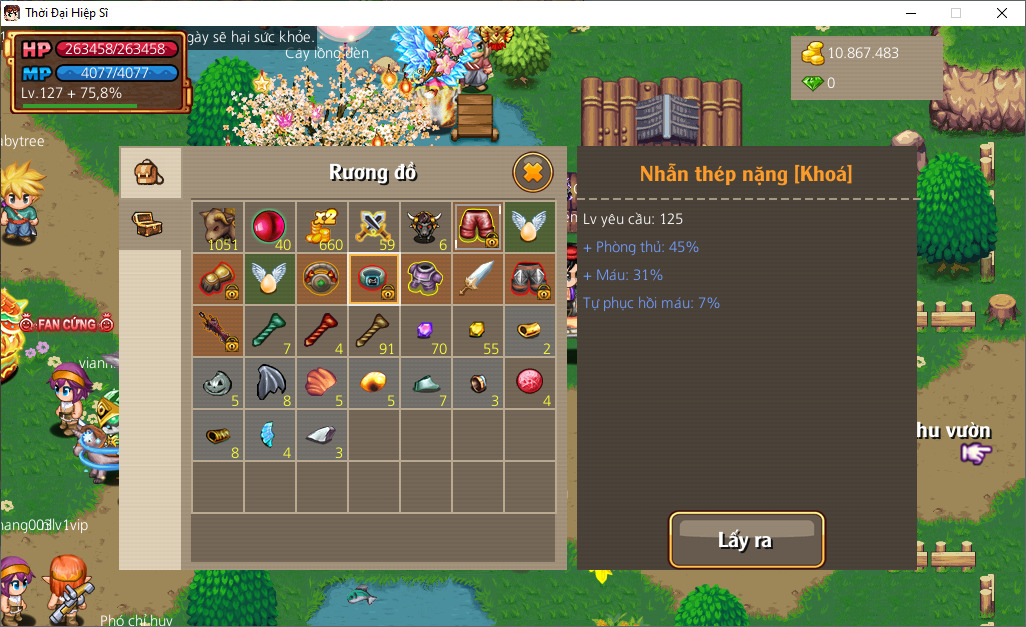
Task: Select the silver sword blade item
Action: 478,278
